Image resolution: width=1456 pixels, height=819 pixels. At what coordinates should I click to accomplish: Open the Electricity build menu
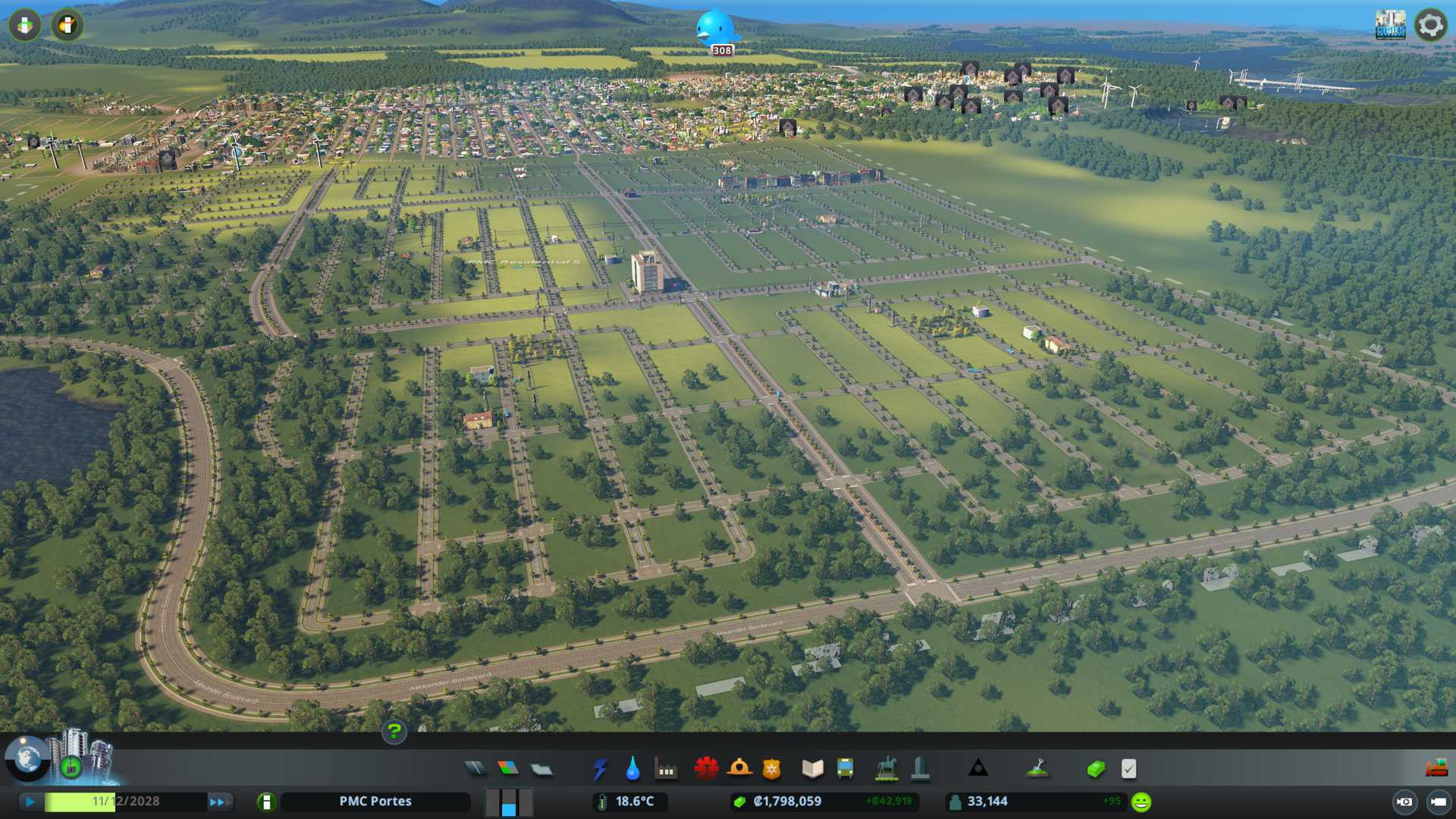click(600, 769)
